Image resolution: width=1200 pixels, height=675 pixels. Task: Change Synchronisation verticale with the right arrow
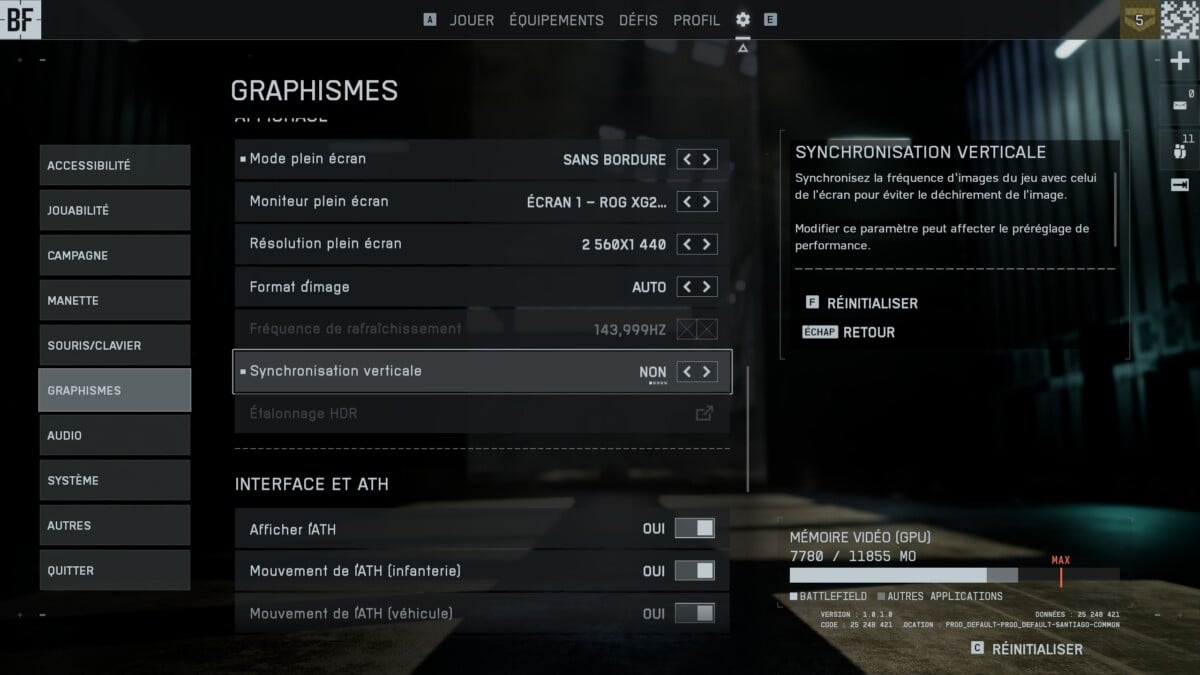(707, 372)
